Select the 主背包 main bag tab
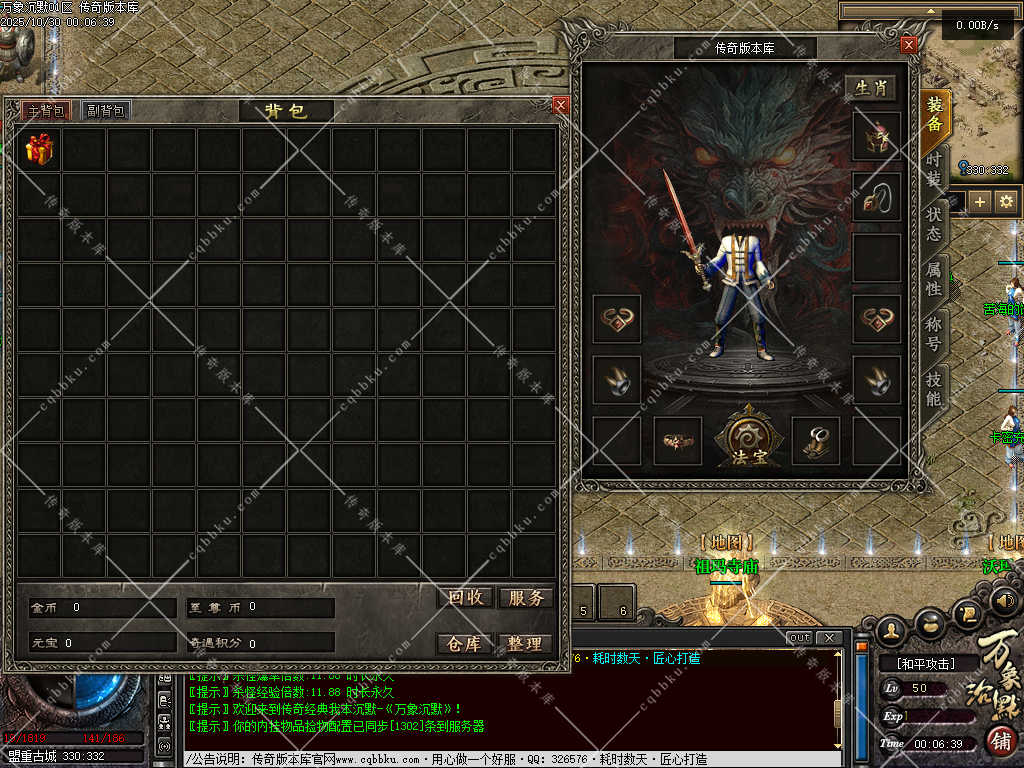 click(45, 111)
